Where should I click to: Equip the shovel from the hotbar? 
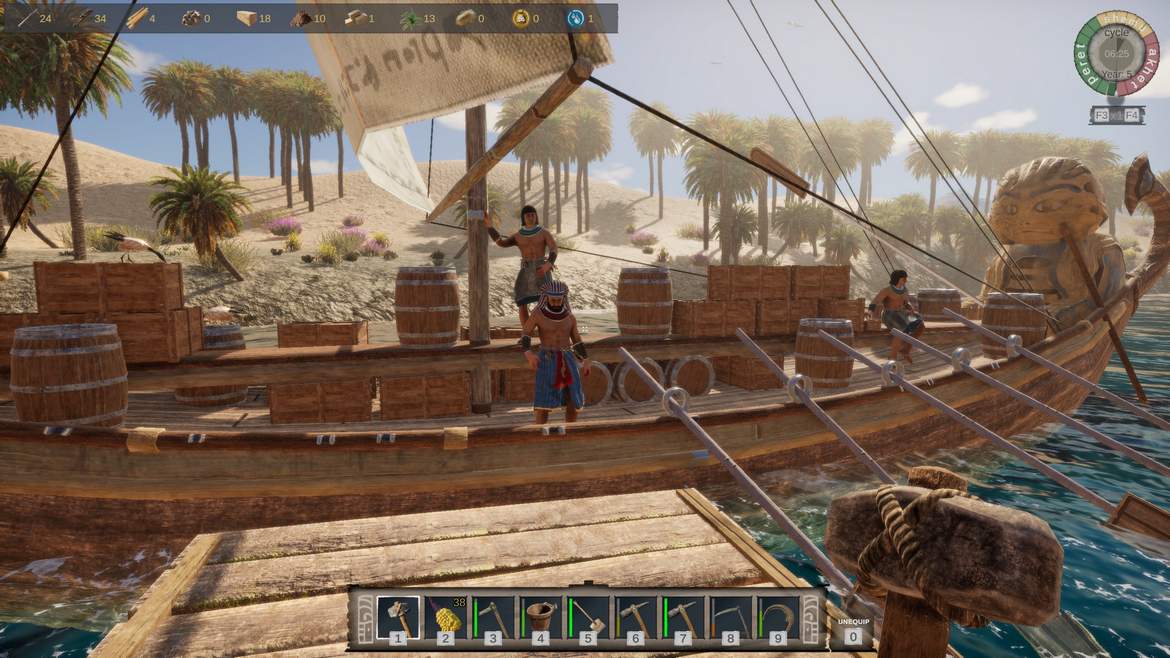[x=588, y=617]
